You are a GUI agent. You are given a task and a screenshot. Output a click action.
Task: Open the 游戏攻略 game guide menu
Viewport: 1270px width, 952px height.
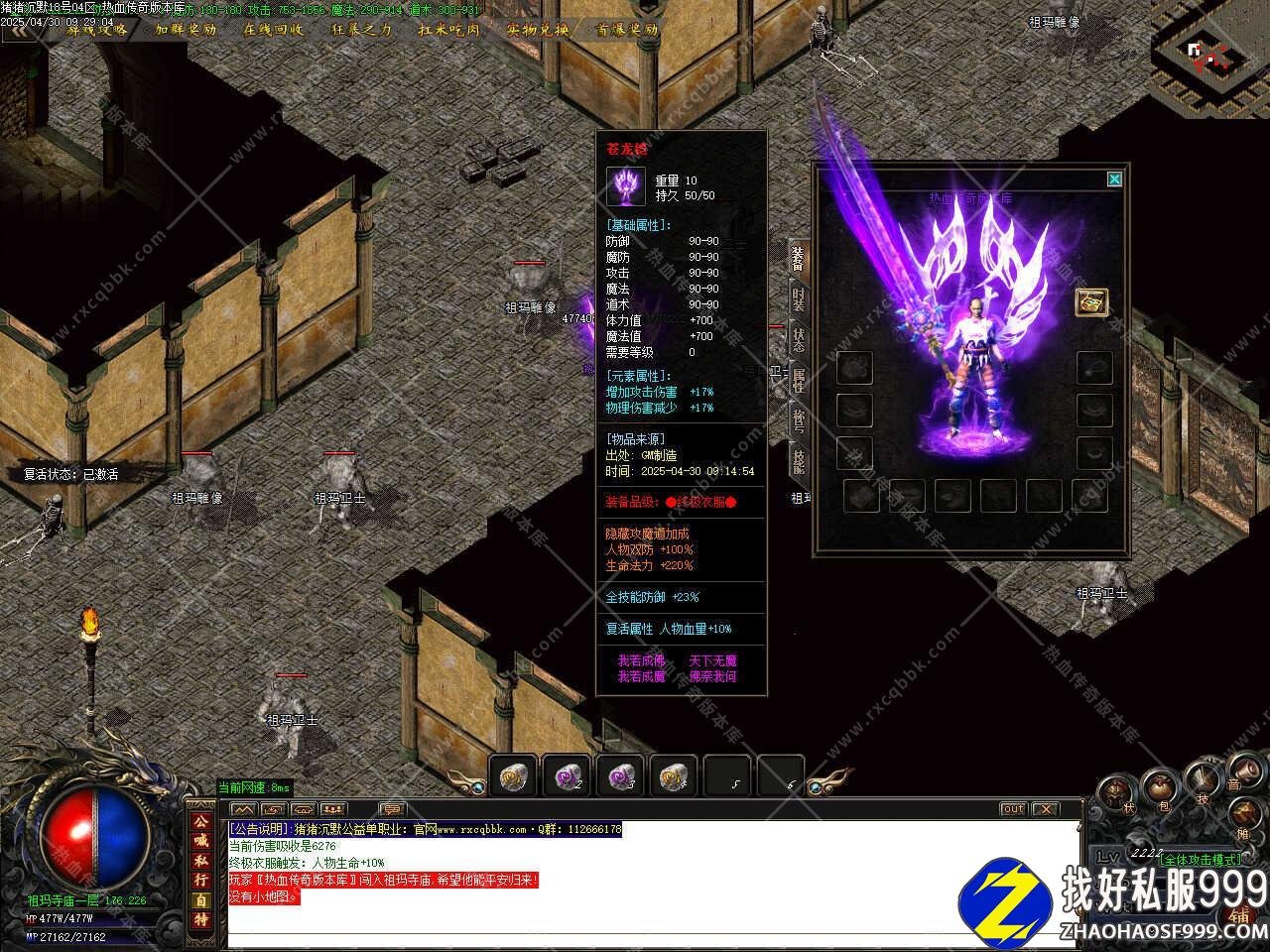[x=97, y=29]
